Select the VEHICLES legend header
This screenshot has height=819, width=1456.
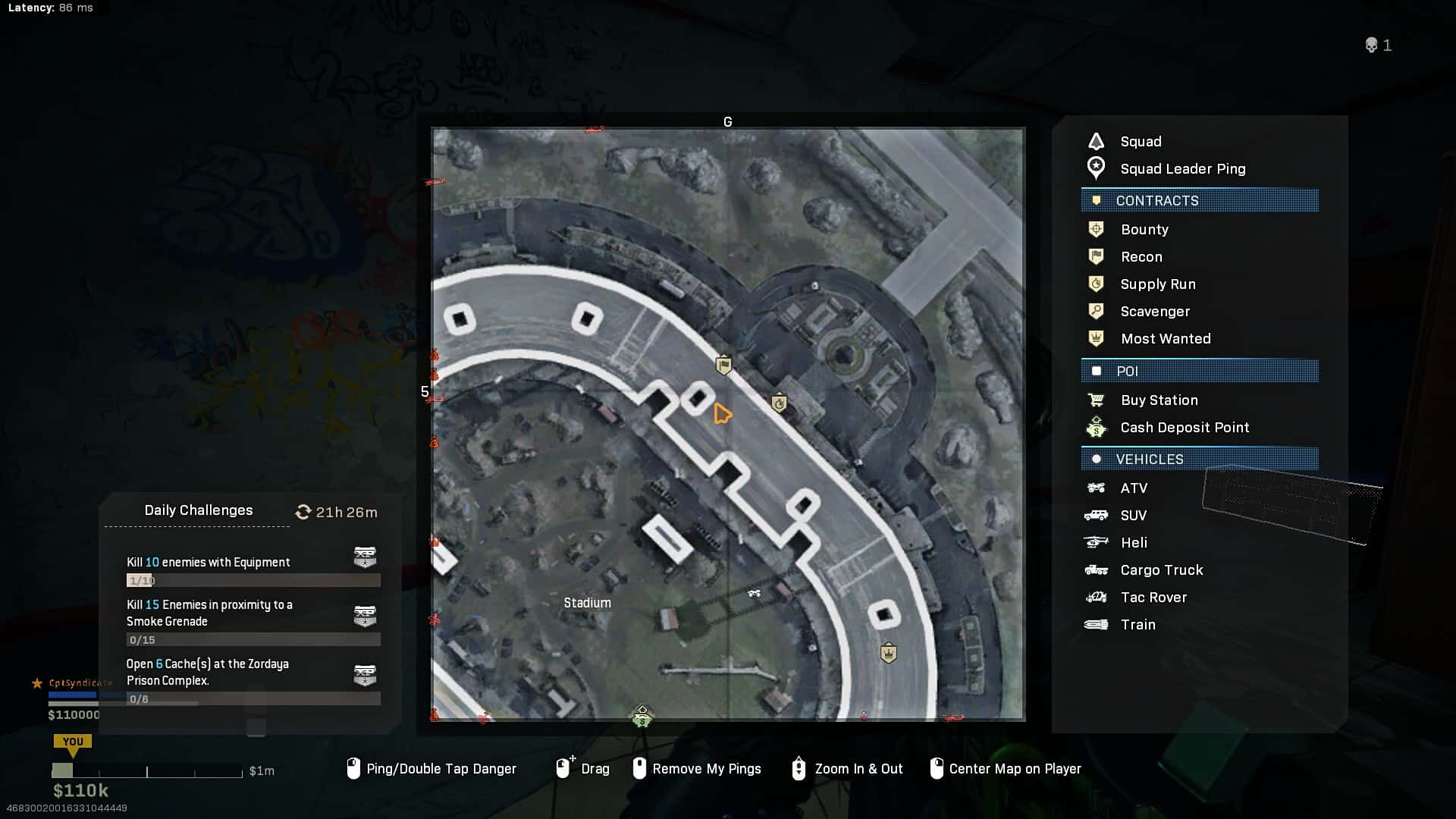1200,460
